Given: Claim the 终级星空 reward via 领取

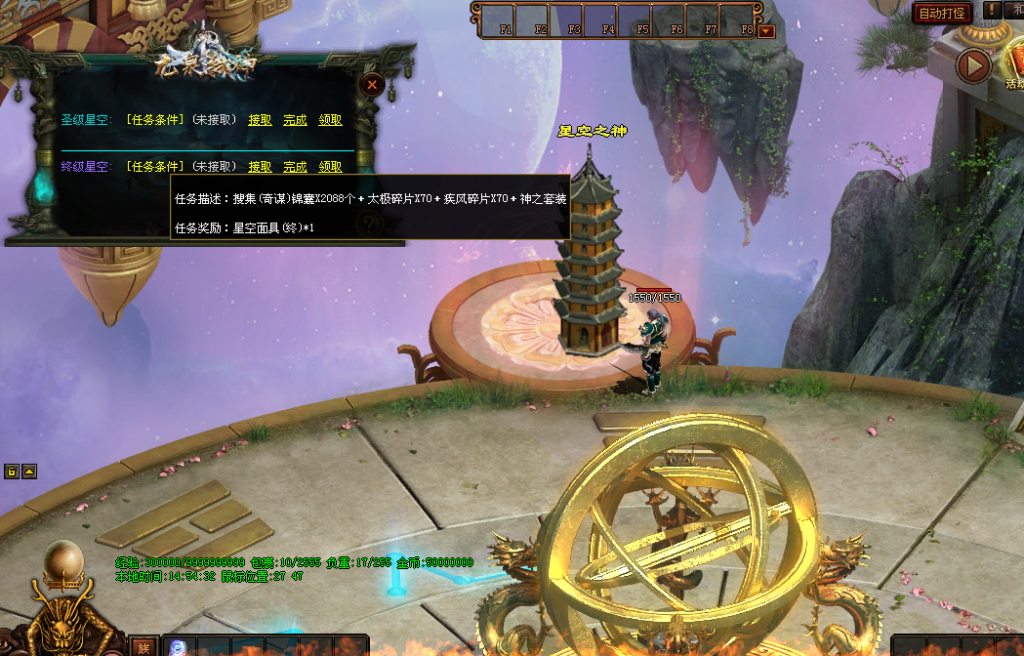Looking at the screenshot, I should pyautogui.click(x=331, y=167).
